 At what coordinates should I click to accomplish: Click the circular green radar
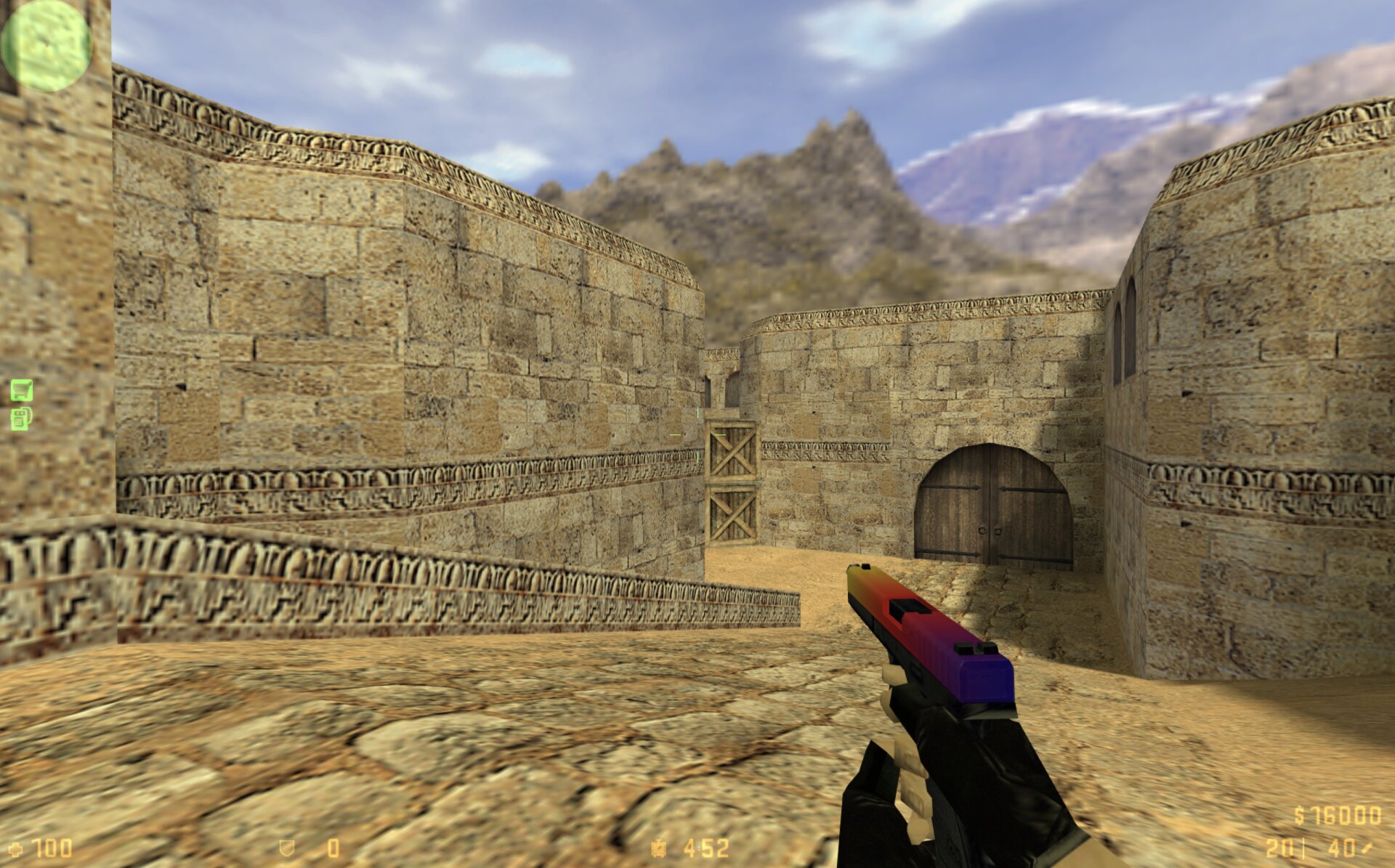(x=46, y=45)
